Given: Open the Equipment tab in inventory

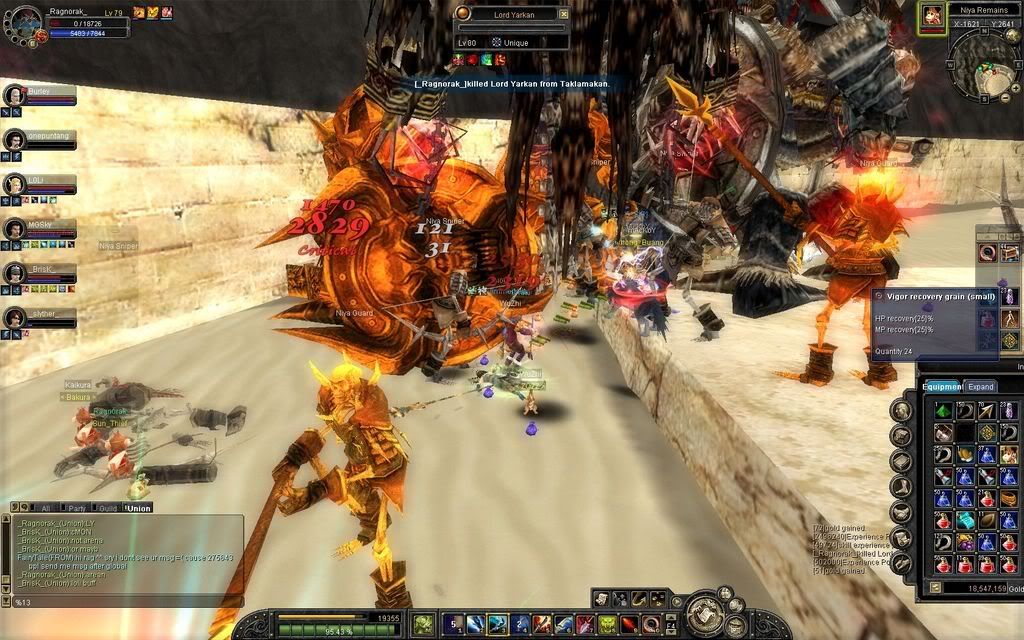Looking at the screenshot, I should pos(941,386).
